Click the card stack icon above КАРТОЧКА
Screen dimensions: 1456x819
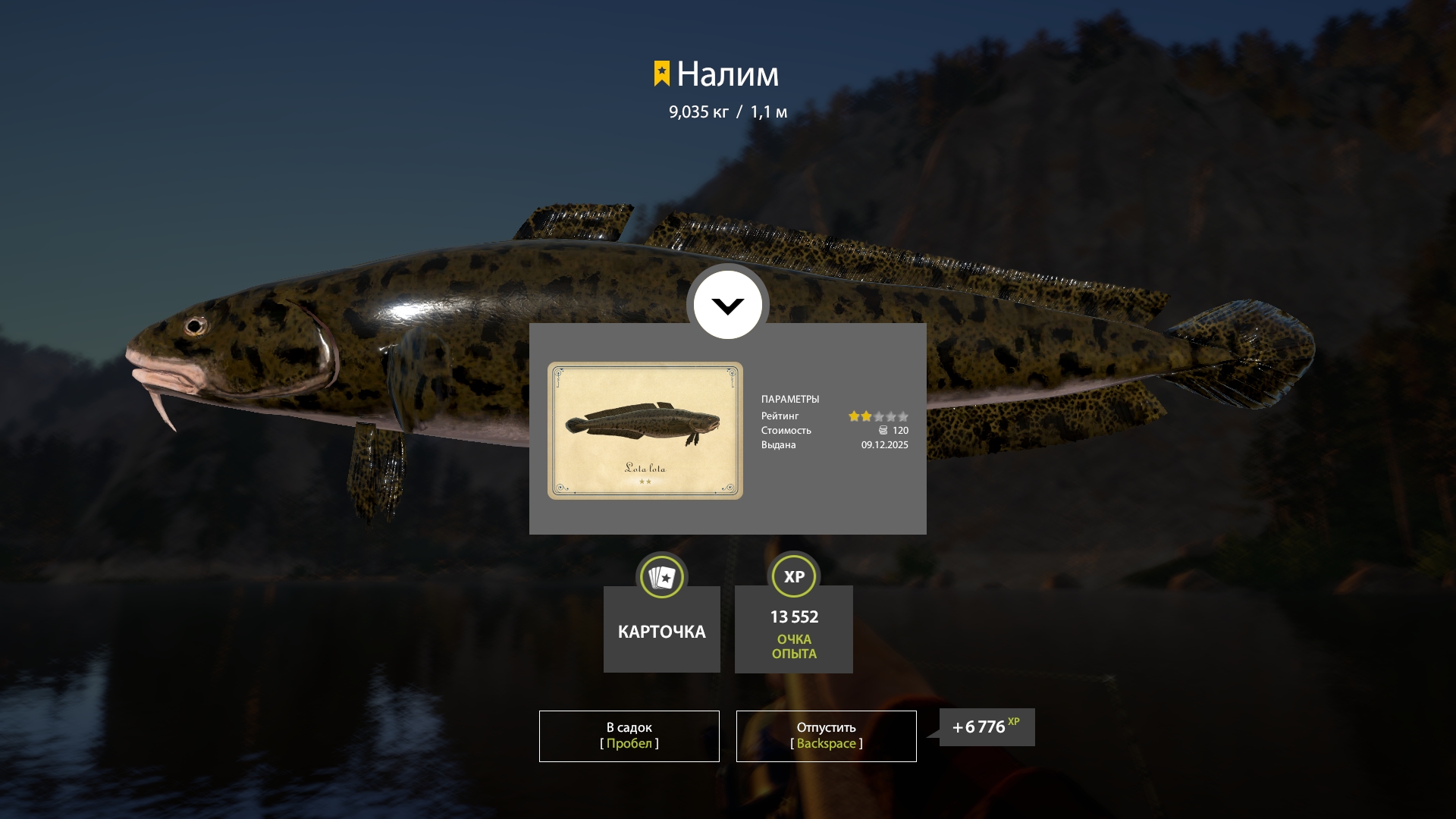coord(661,577)
